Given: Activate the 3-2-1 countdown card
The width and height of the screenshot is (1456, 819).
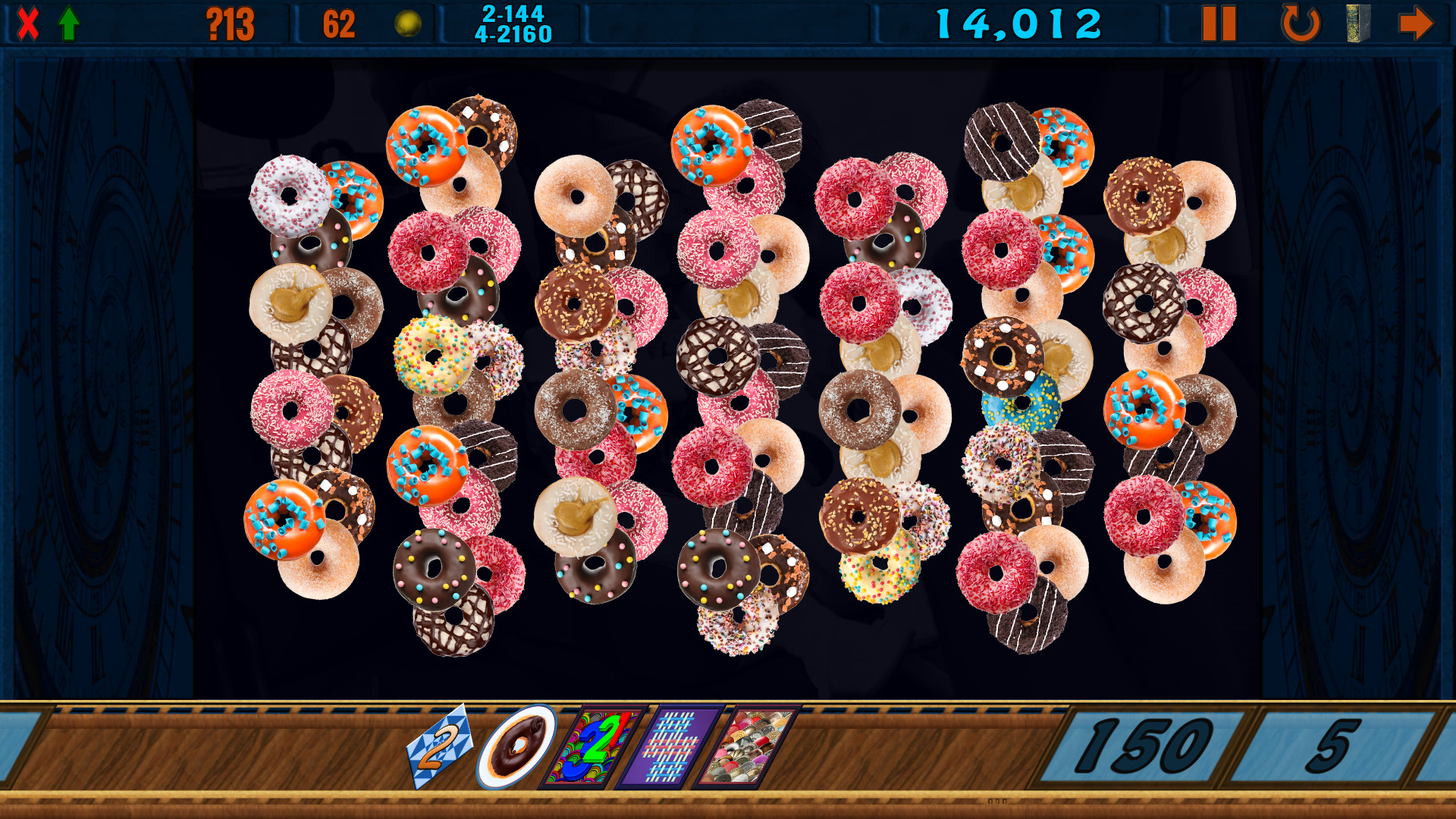Looking at the screenshot, I should pos(593,747).
